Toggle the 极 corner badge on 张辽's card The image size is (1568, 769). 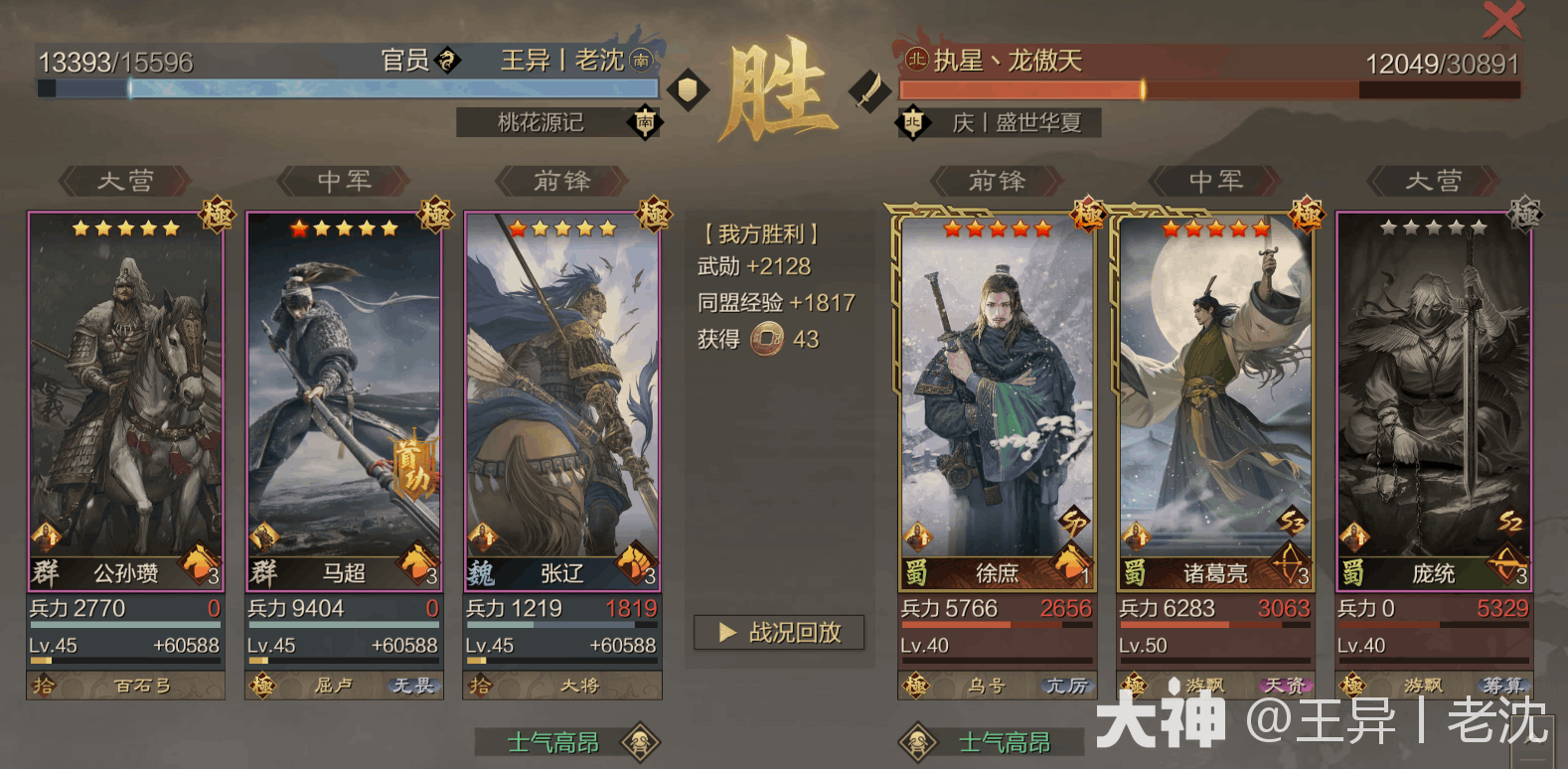(x=654, y=217)
